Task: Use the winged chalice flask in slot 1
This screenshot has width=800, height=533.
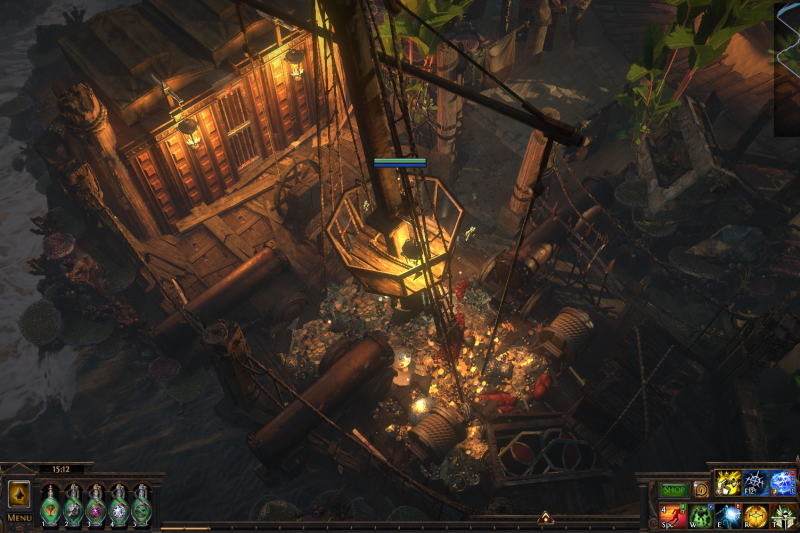Action: [x=50, y=505]
